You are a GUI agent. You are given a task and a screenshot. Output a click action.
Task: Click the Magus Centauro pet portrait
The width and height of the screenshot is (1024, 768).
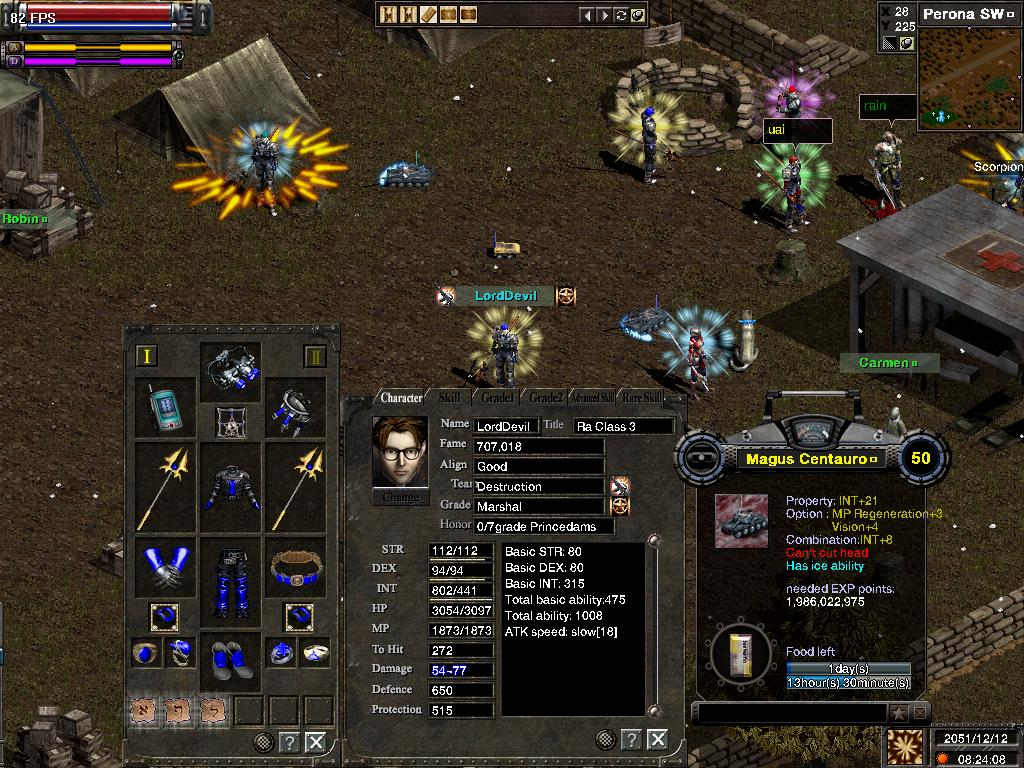pyautogui.click(x=741, y=521)
